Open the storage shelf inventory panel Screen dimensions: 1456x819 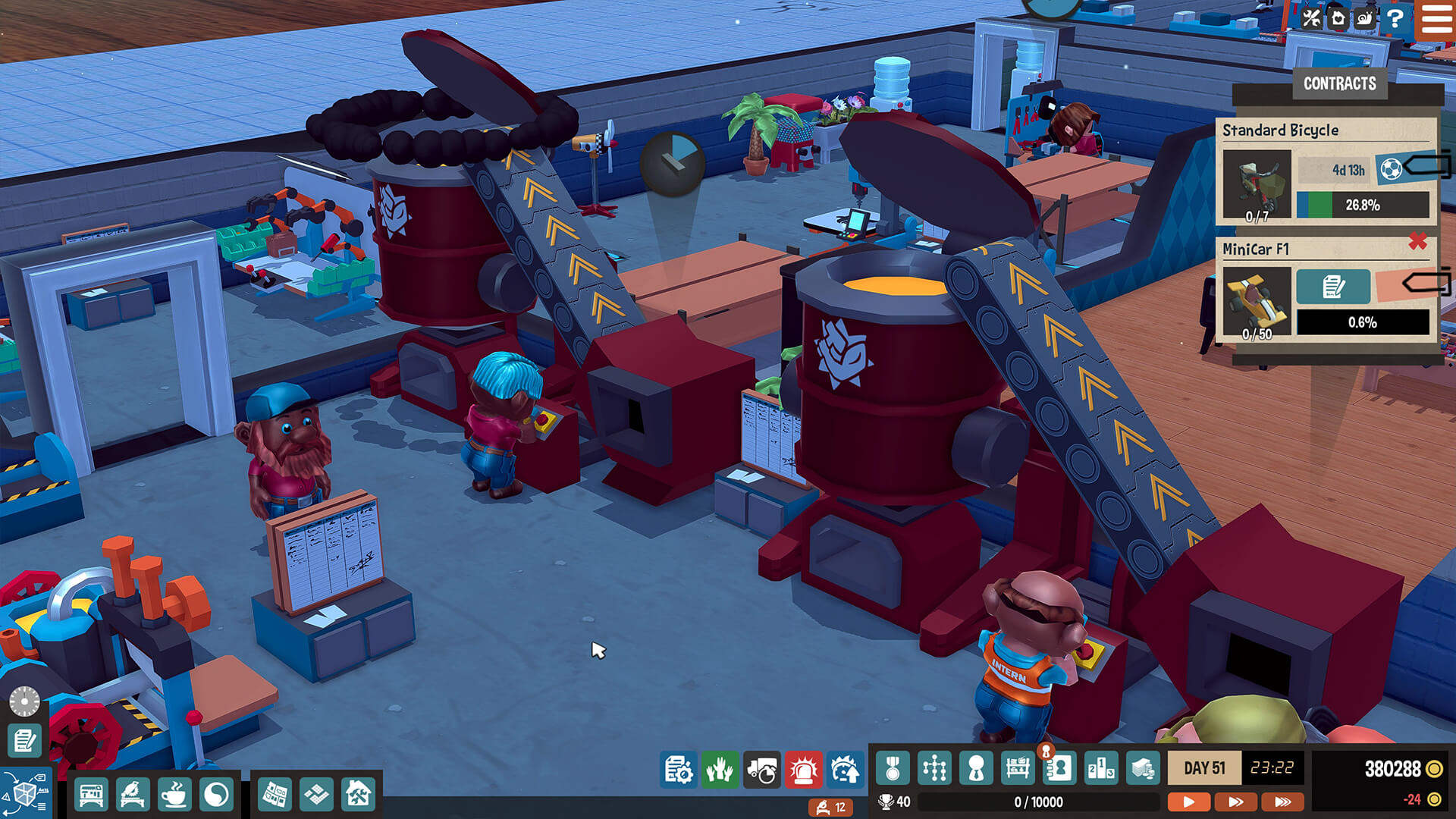(x=1019, y=768)
